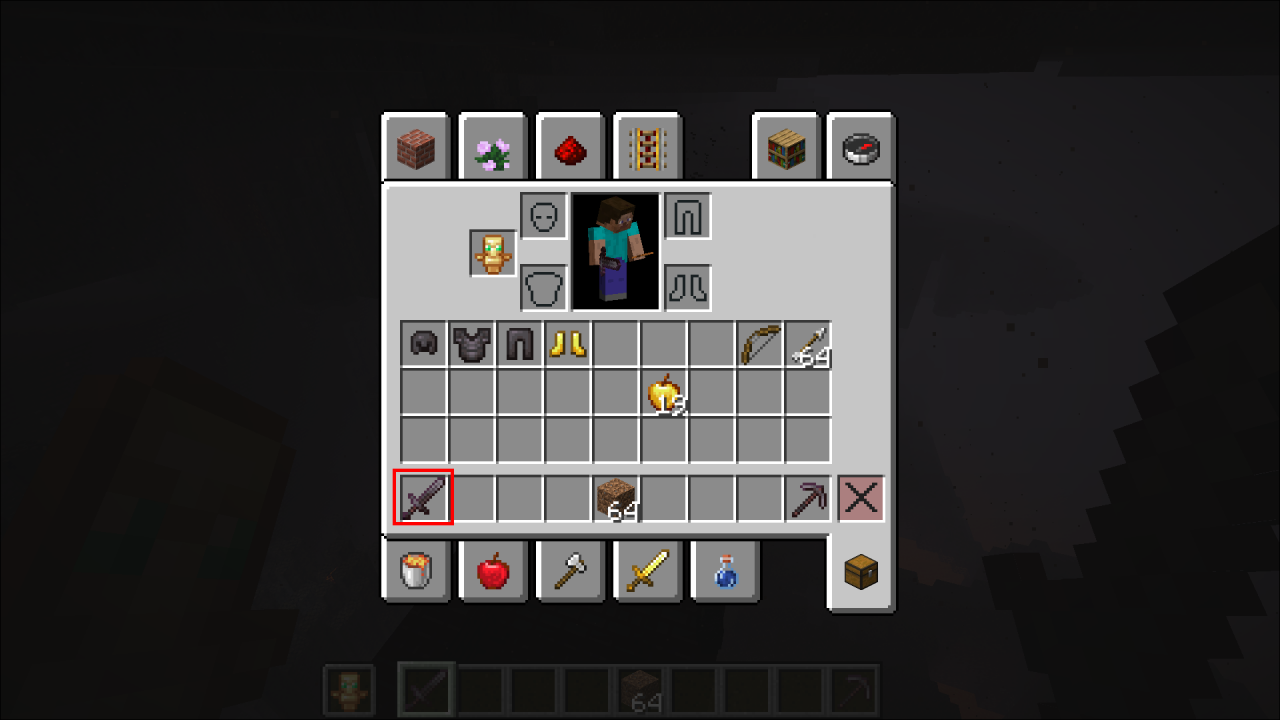Click the Totem of Undying item
This screenshot has width=1280, height=720.
point(491,252)
